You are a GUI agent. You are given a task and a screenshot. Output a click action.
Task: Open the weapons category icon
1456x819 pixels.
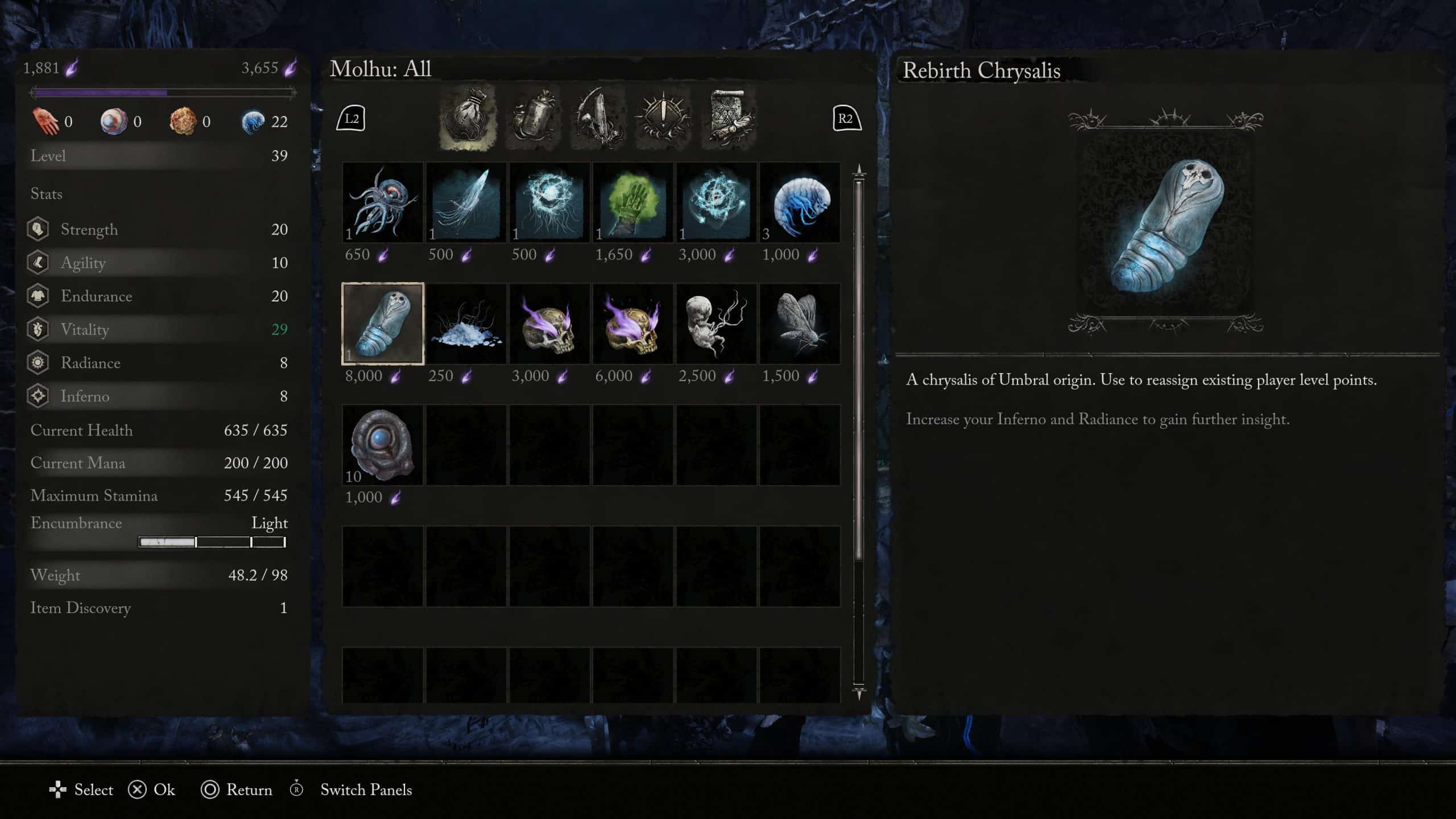click(599, 118)
